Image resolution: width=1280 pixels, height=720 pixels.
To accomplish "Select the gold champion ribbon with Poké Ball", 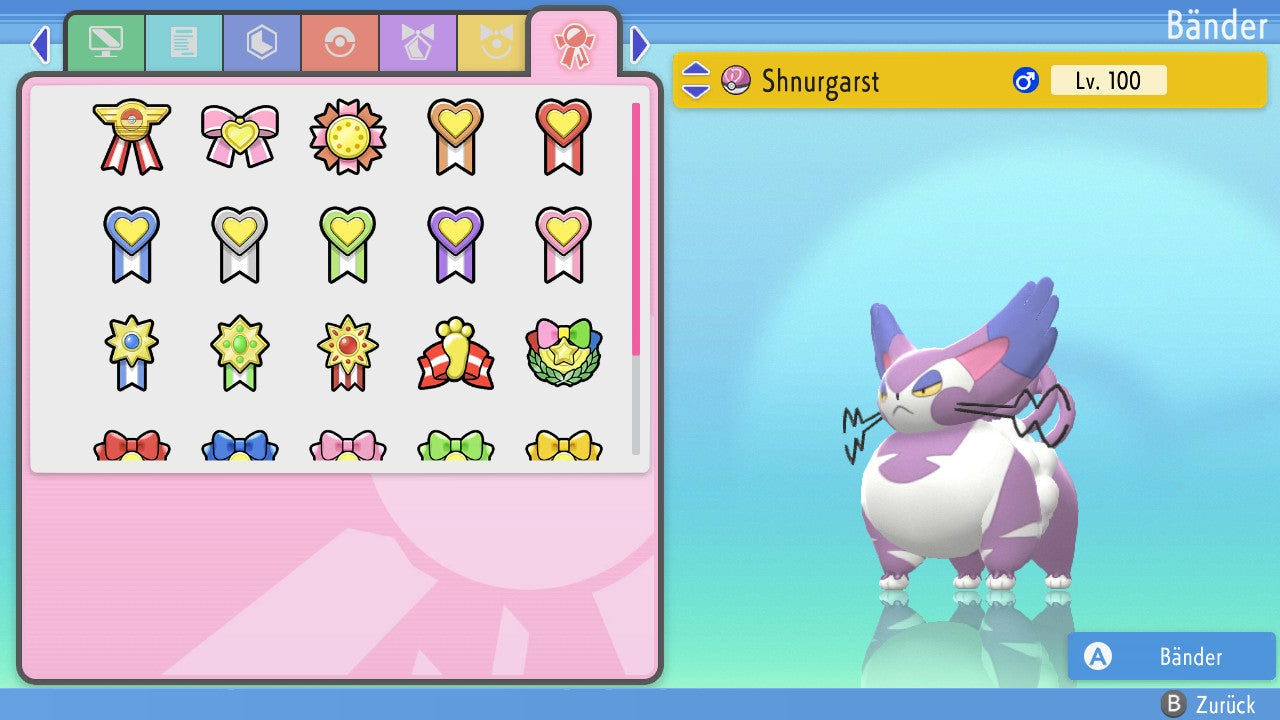I will 131,136.
